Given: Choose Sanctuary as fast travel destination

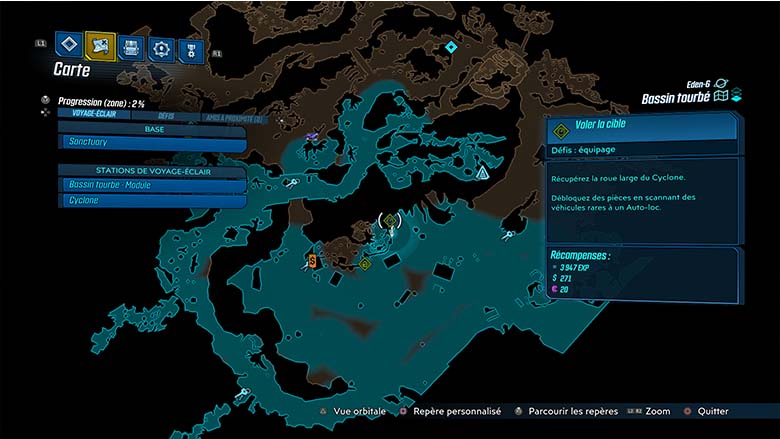Looking at the screenshot, I should coord(152,143).
